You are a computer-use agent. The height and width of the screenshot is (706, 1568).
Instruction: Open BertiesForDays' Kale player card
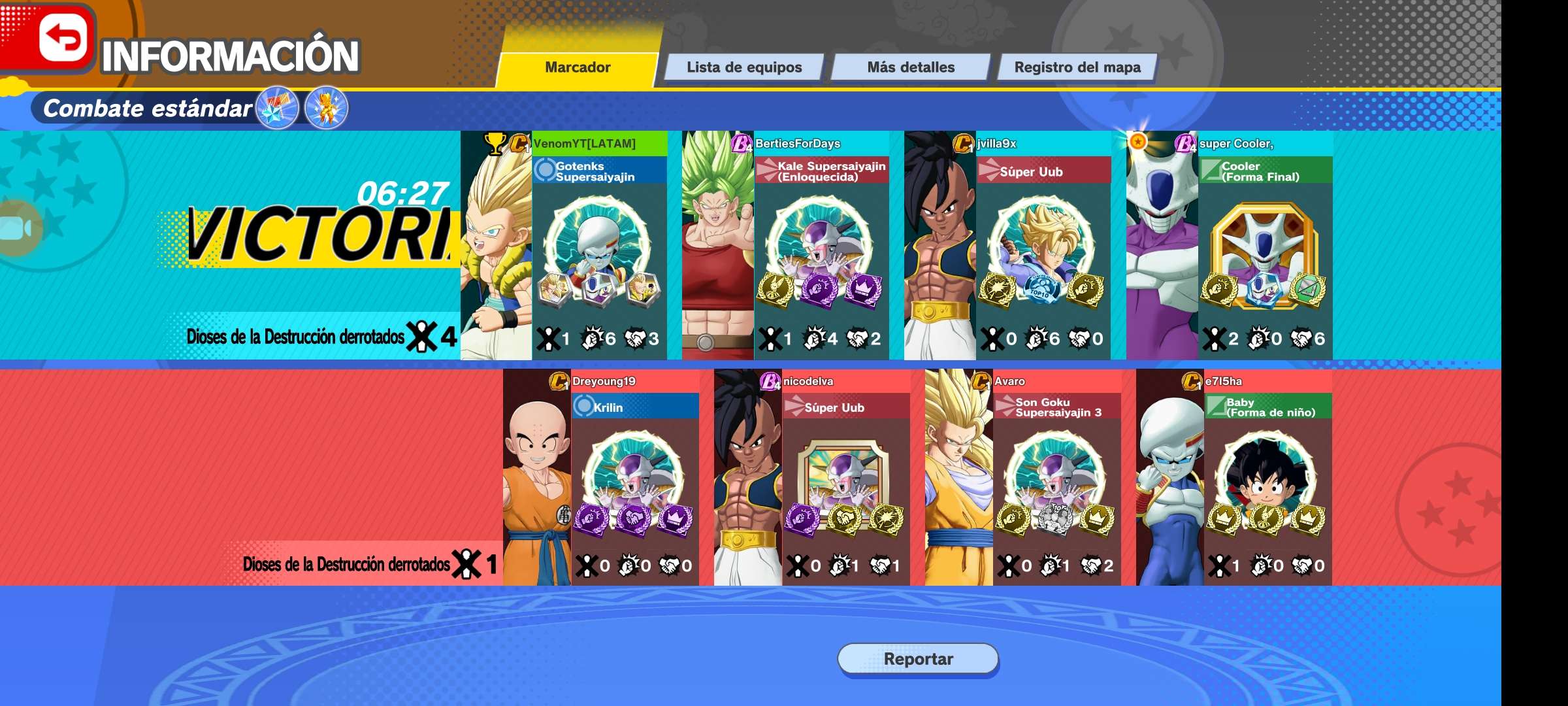click(x=785, y=246)
